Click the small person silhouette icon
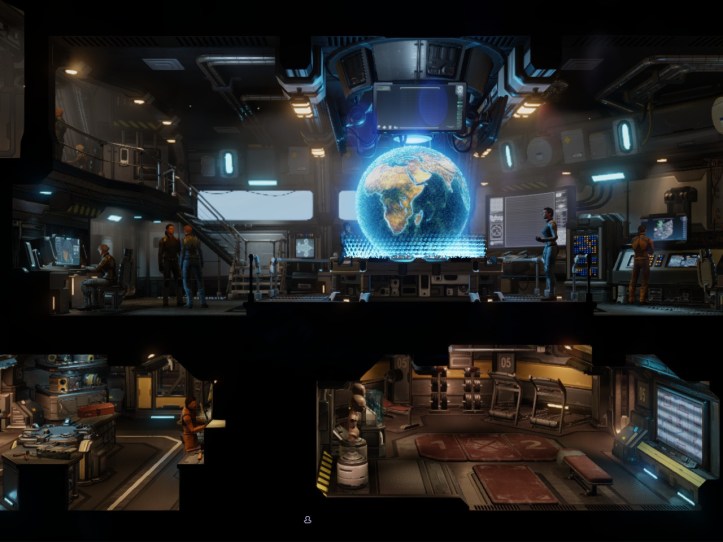 (x=308, y=520)
